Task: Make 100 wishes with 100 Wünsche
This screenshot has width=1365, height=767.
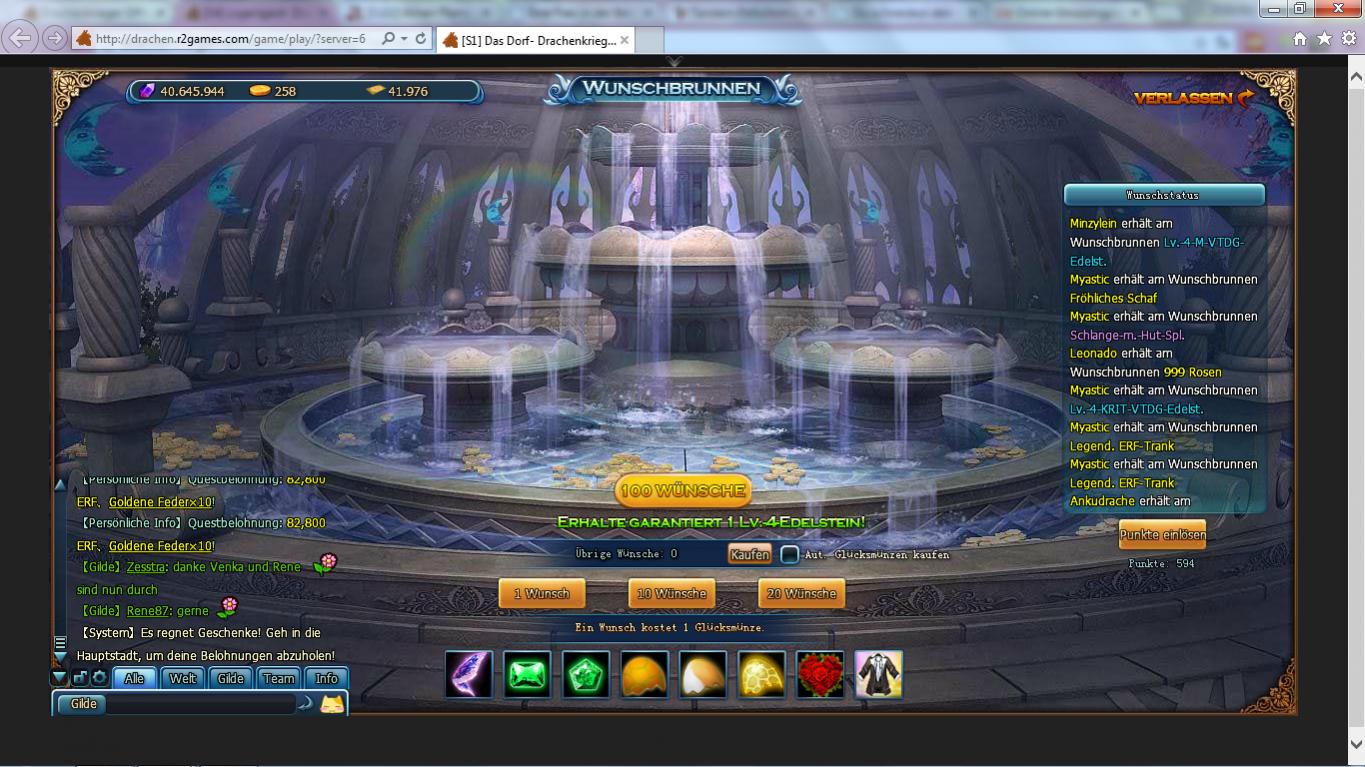Action: coord(683,491)
